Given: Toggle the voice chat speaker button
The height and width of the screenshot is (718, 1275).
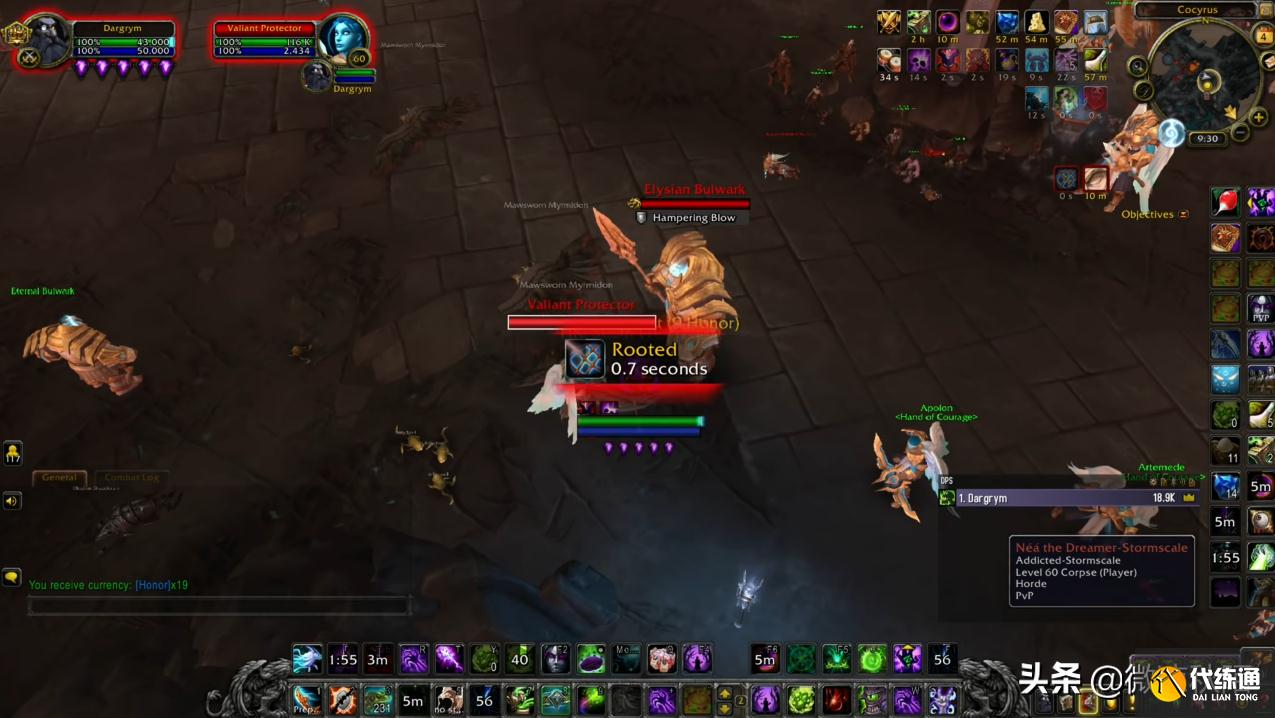Looking at the screenshot, I should 12,500.
